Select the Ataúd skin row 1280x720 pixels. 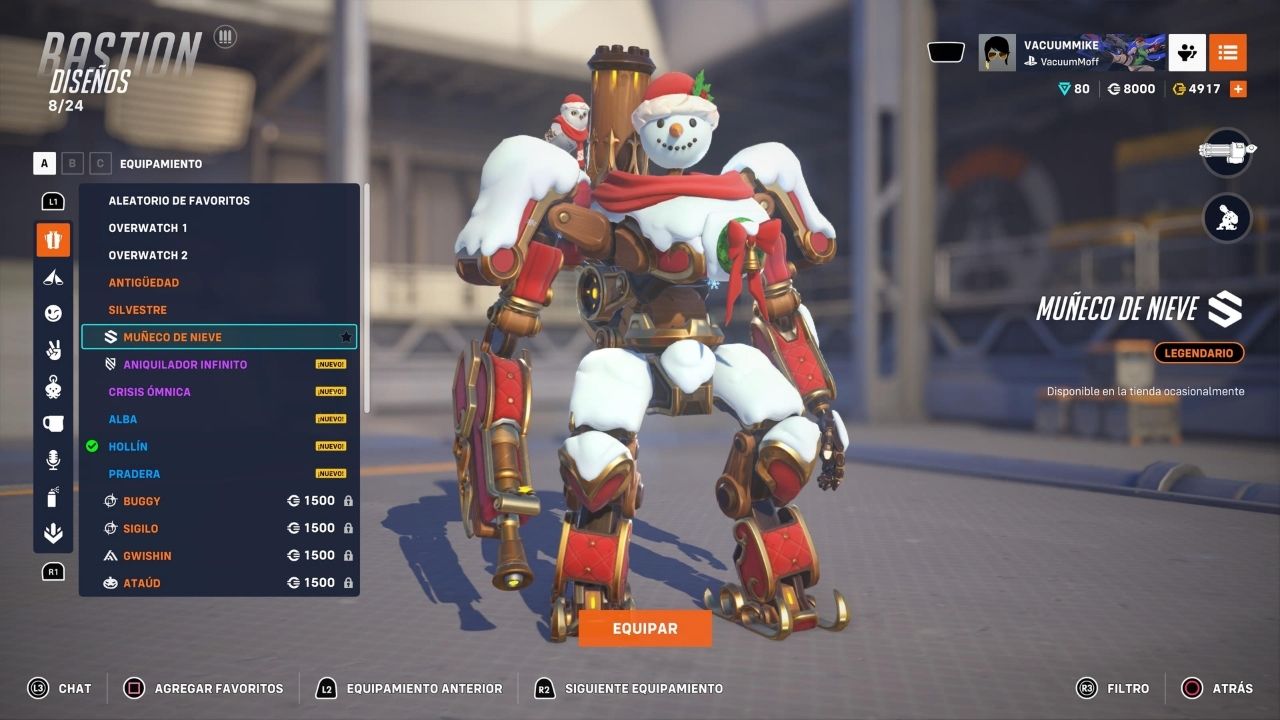[141, 583]
